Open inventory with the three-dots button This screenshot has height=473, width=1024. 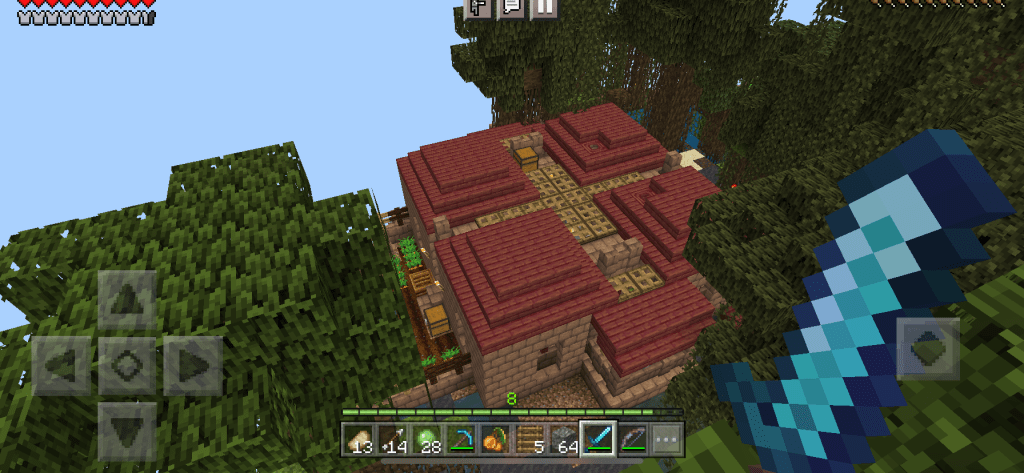pyautogui.click(x=665, y=438)
